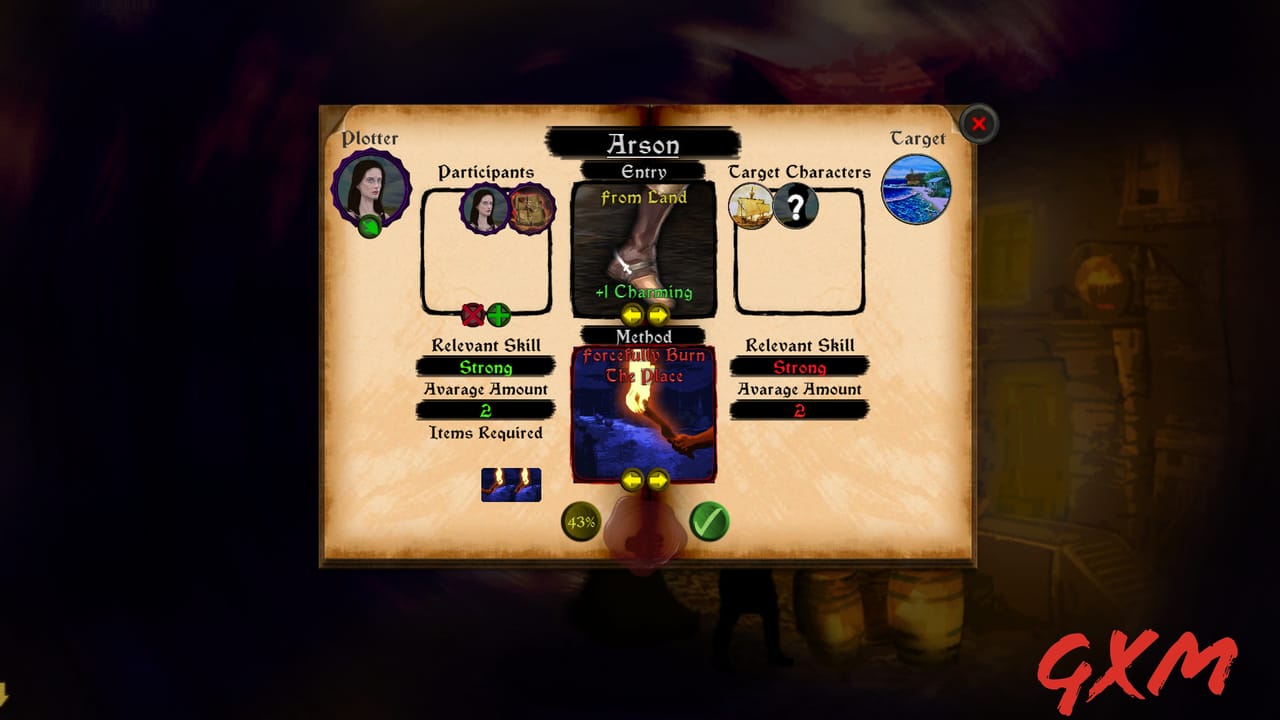Click the ship icon under Target Characters
Image resolution: width=1280 pixels, height=720 pixels.
pyautogui.click(x=752, y=207)
